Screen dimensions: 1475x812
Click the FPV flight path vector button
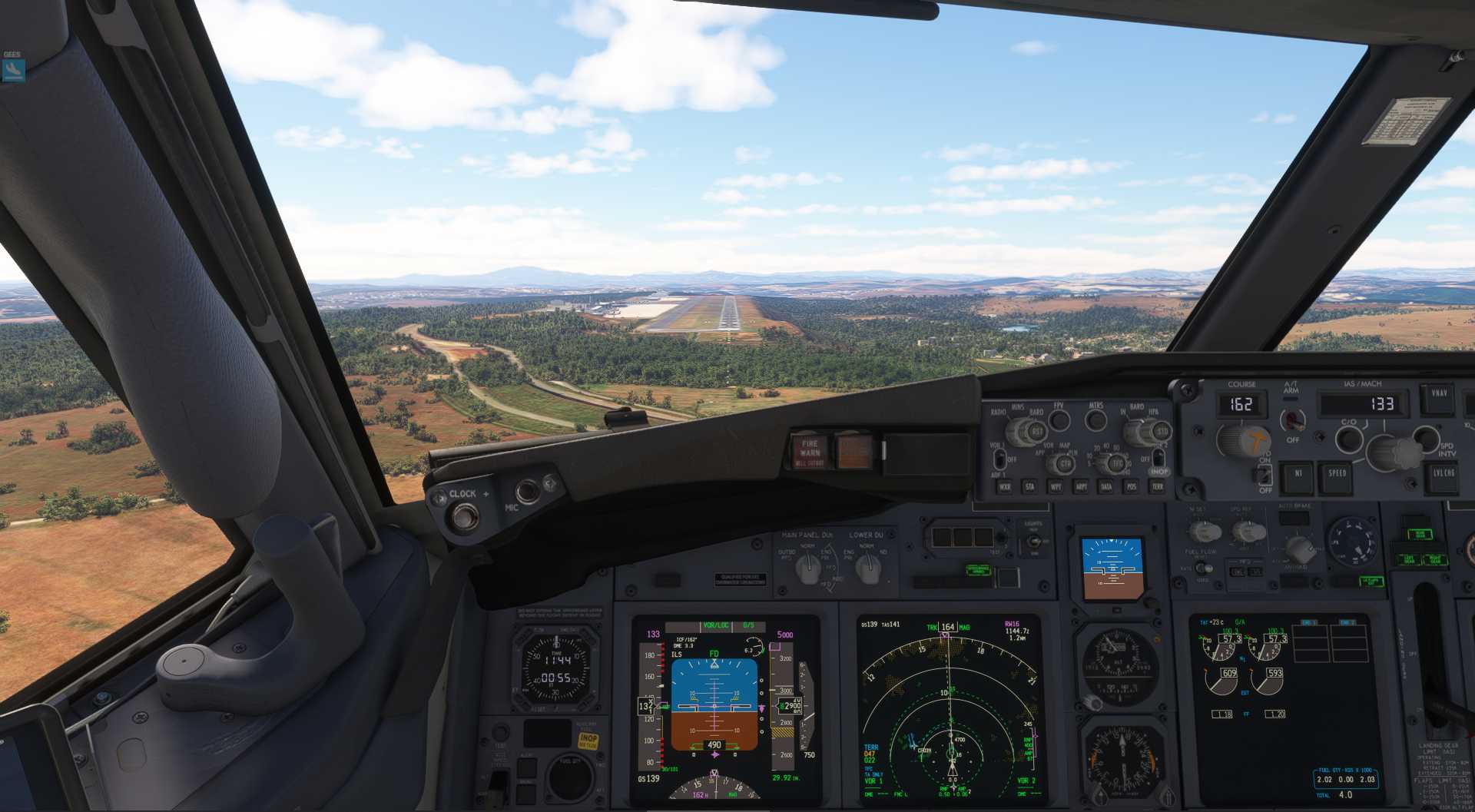click(1059, 420)
